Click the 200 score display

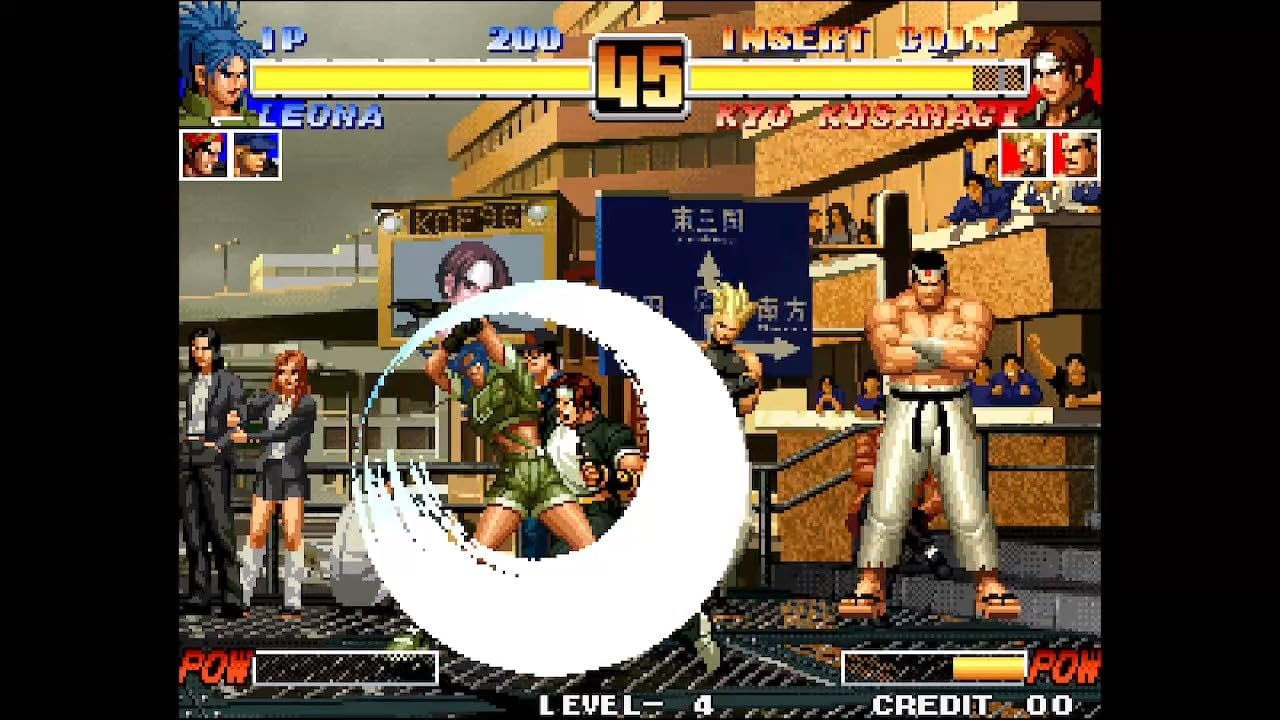pyautogui.click(x=524, y=40)
